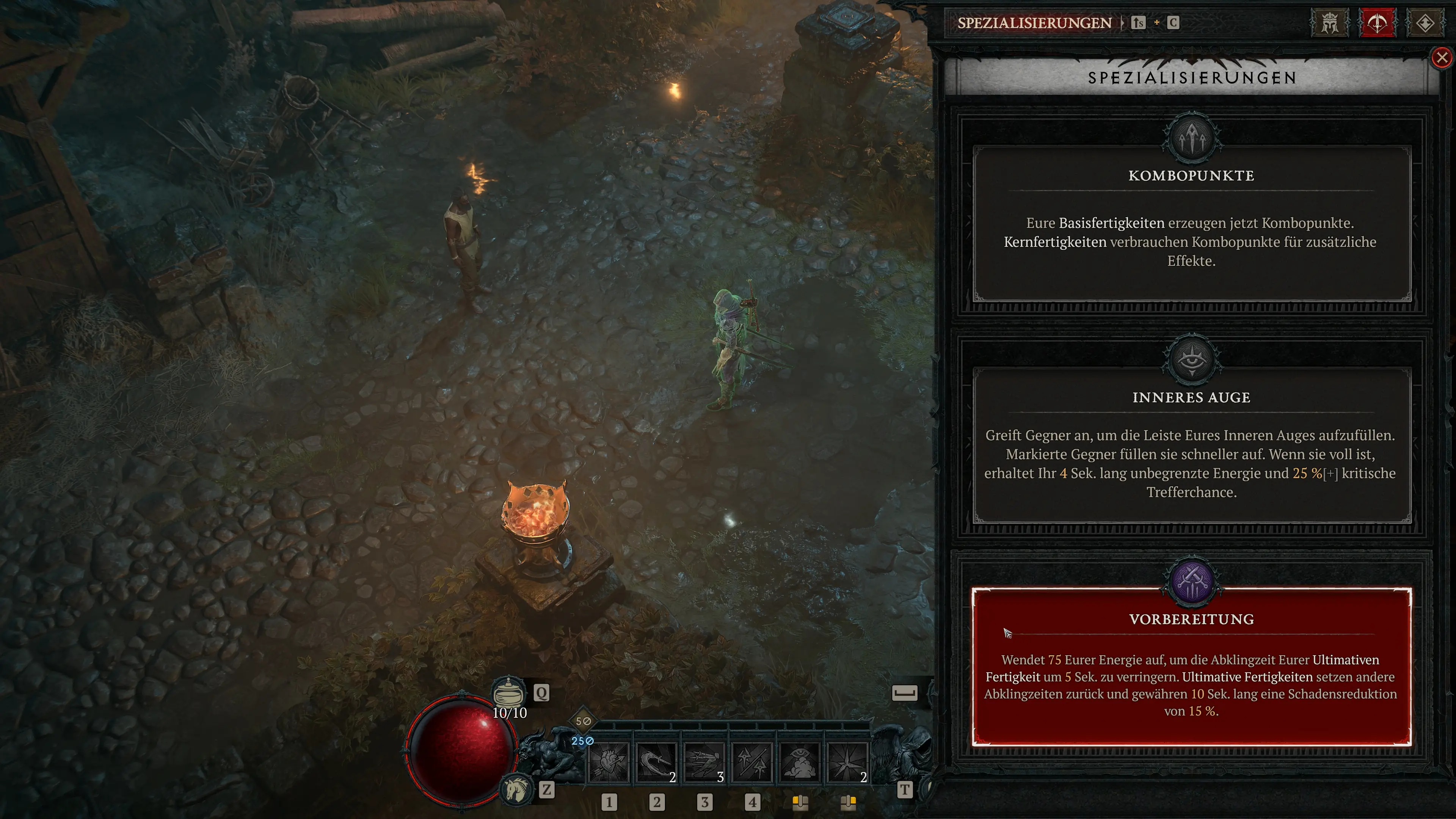Select the Vorbereitung specialization card
The height and width of the screenshot is (819, 1456).
(x=1191, y=667)
